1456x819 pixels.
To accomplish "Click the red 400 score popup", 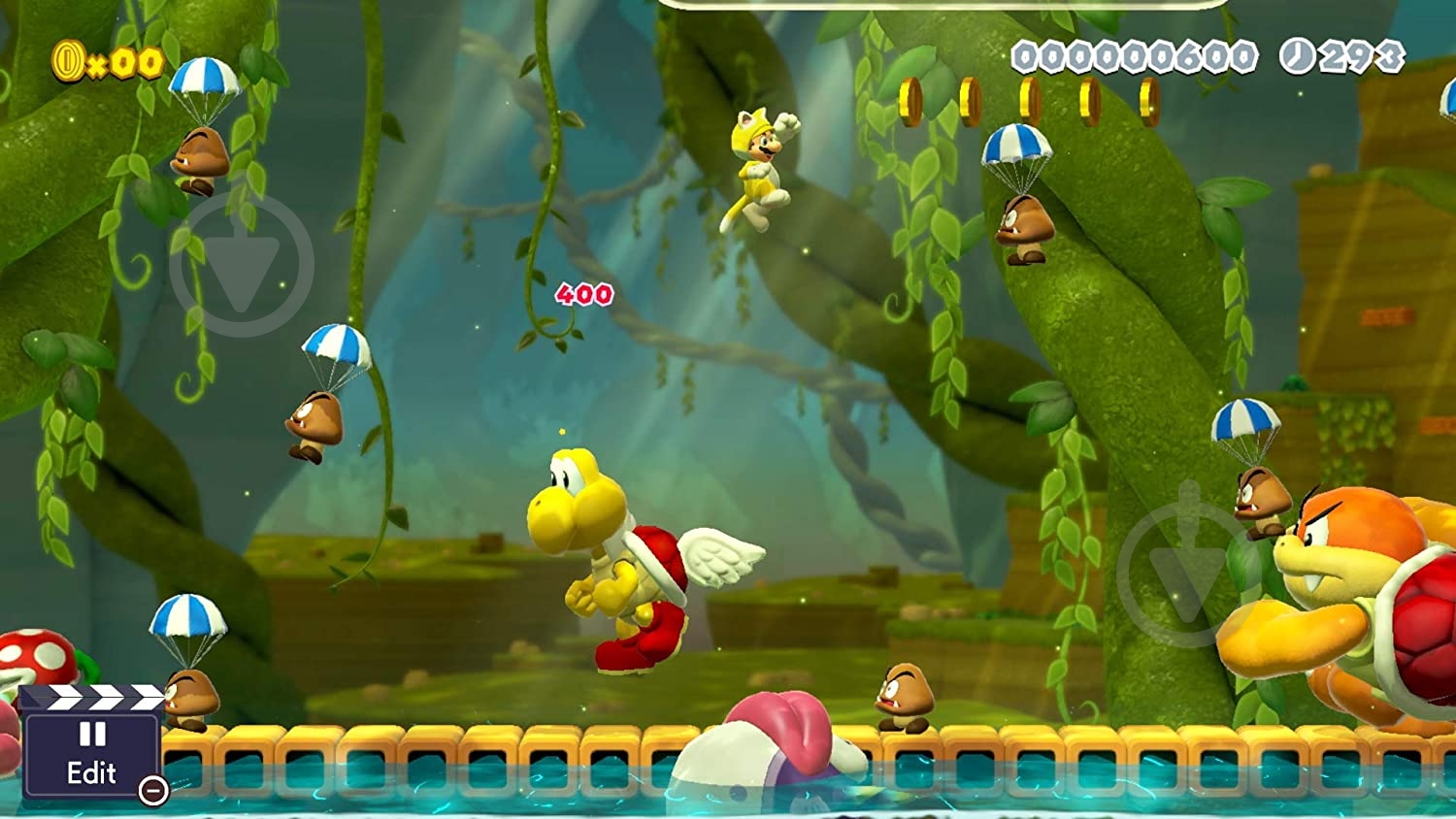I will click(x=583, y=293).
